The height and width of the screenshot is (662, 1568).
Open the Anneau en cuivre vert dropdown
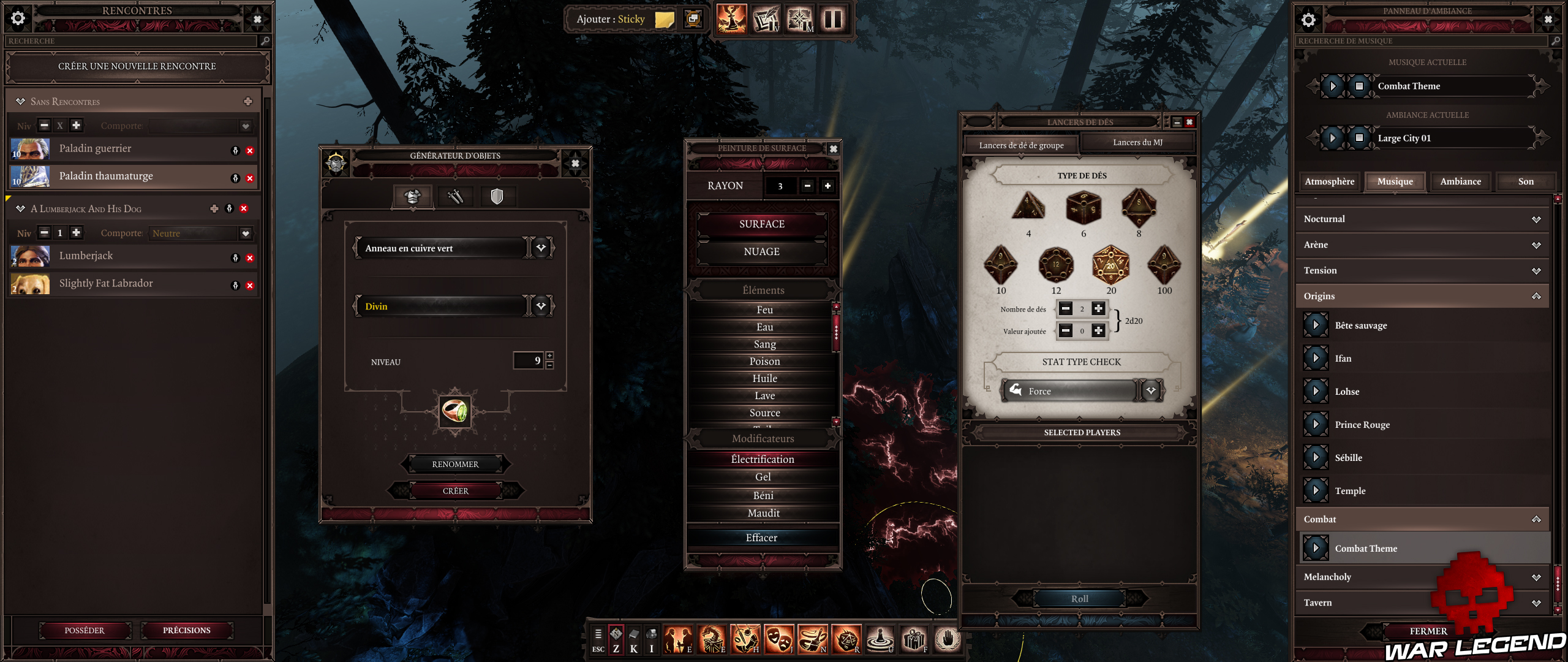pyautogui.click(x=541, y=248)
